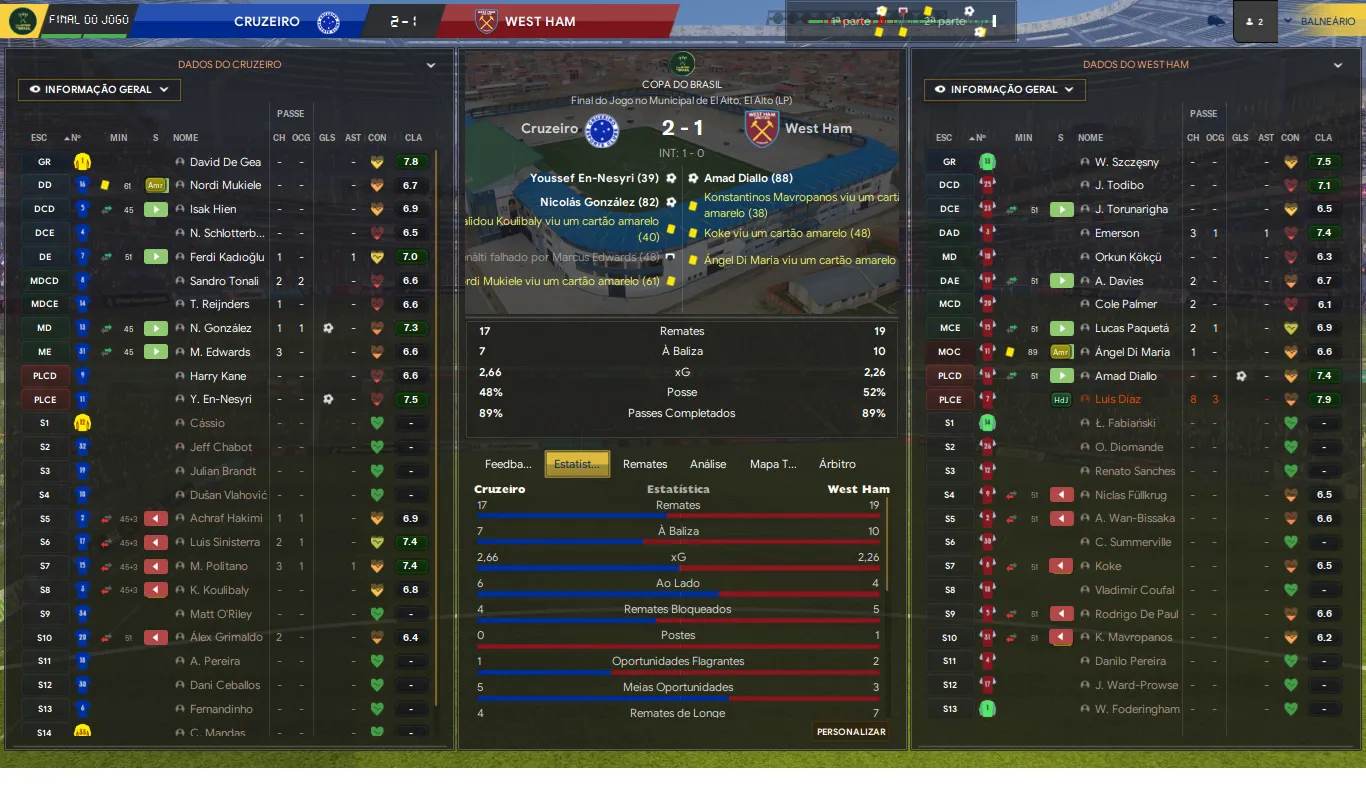Viewport: 1366px width, 794px height.
Task: Open Harry Kane's player profile
Action: point(218,376)
